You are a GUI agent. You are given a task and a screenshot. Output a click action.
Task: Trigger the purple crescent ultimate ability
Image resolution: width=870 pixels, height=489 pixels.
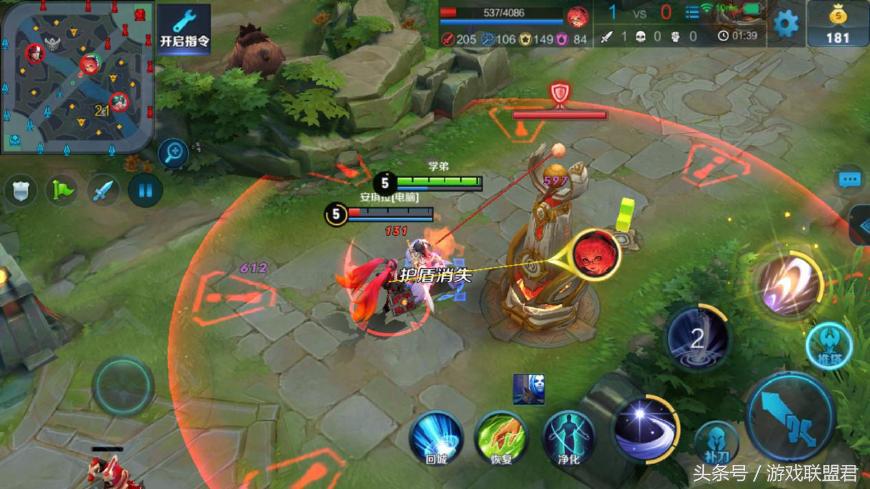[x=787, y=283]
